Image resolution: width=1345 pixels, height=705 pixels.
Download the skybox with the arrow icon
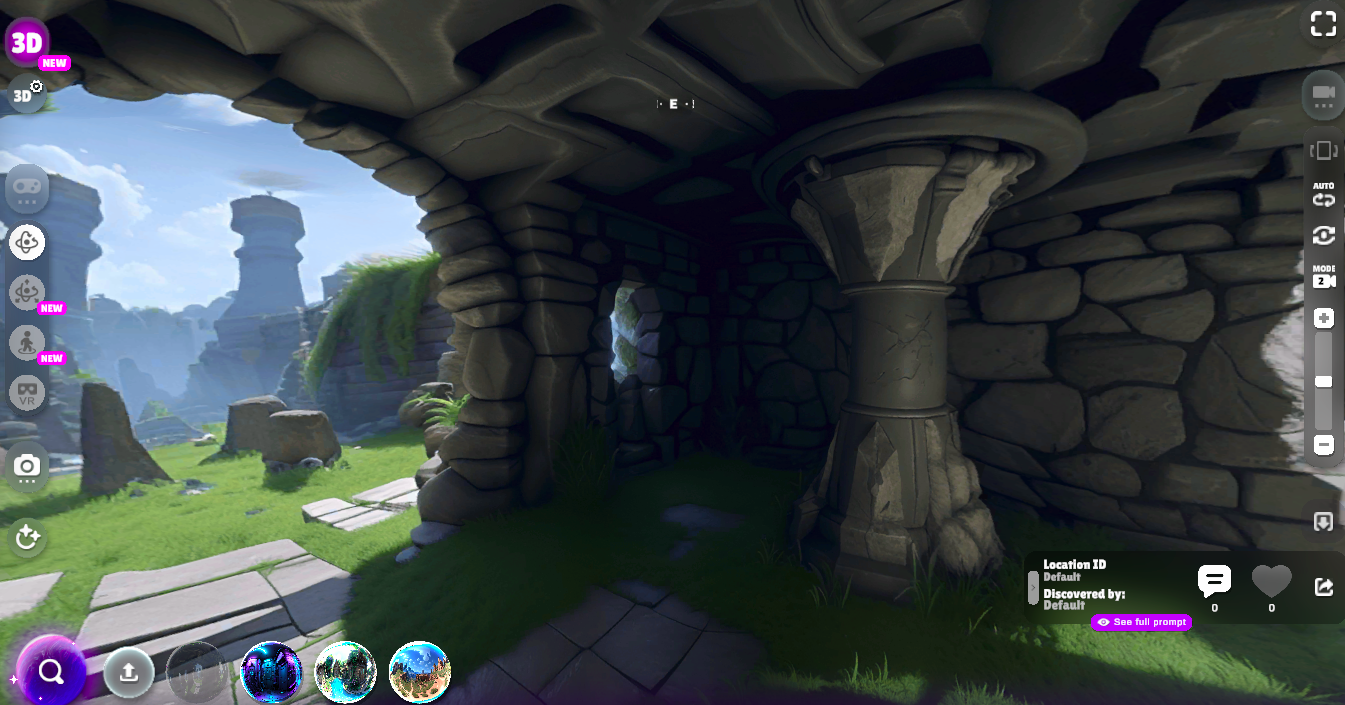[x=1323, y=522]
